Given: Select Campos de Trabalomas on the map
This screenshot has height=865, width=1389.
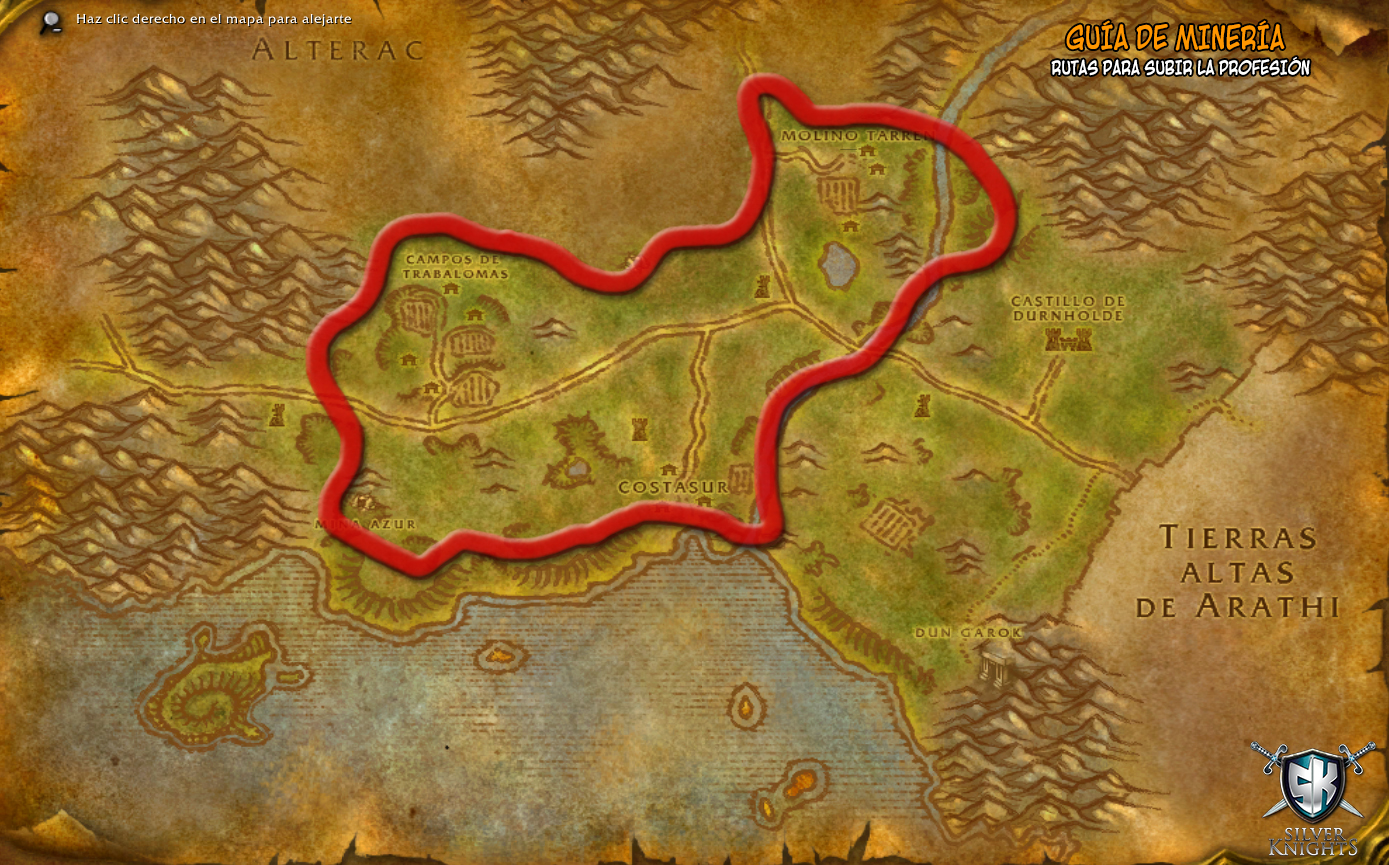Looking at the screenshot, I should click(x=456, y=266).
